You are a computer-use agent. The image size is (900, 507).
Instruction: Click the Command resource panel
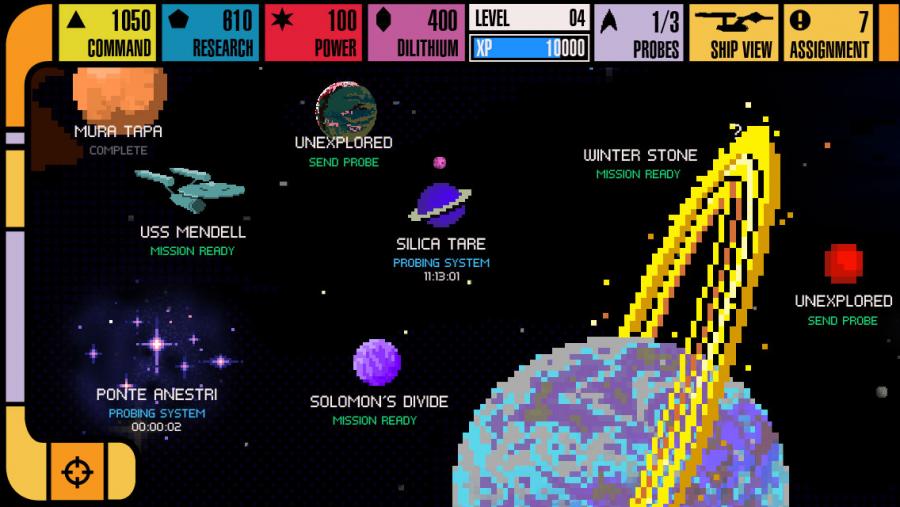(107, 32)
